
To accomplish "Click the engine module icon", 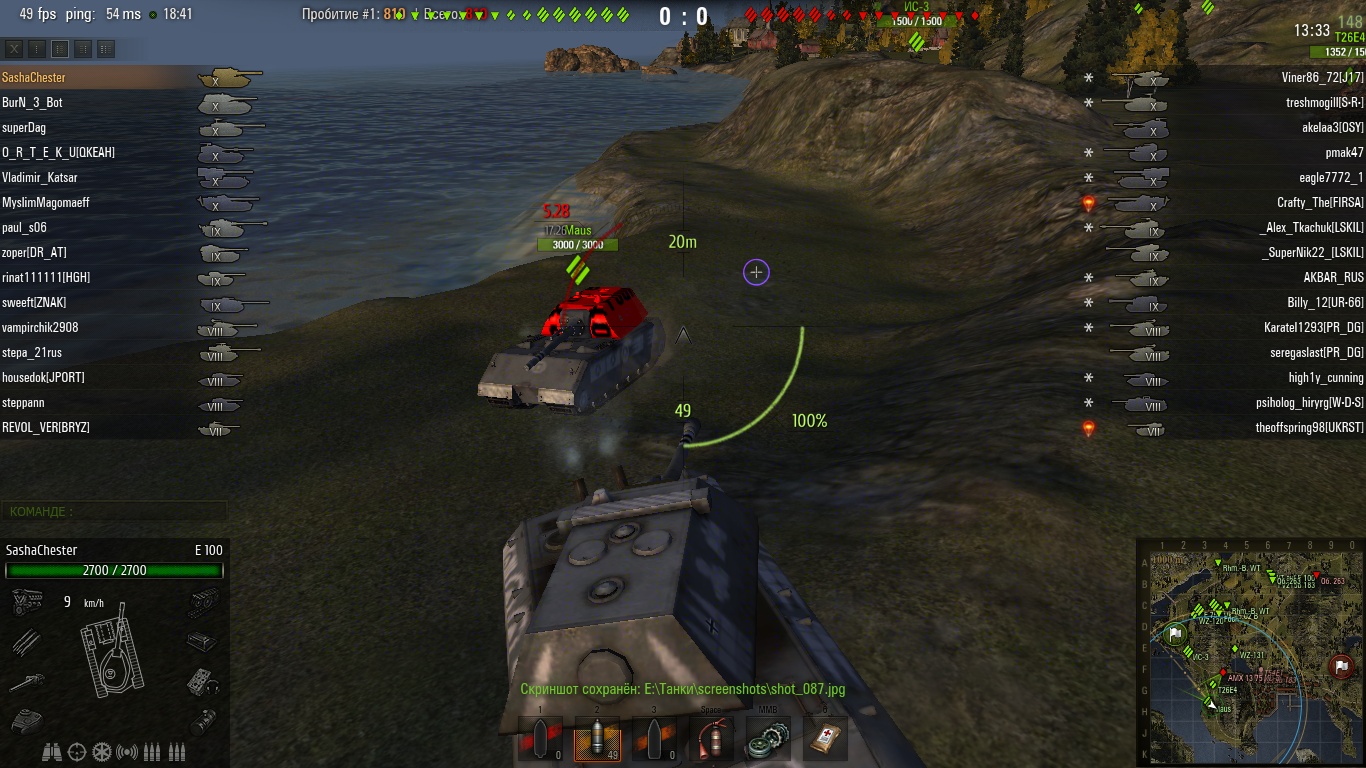I will coord(25,601).
